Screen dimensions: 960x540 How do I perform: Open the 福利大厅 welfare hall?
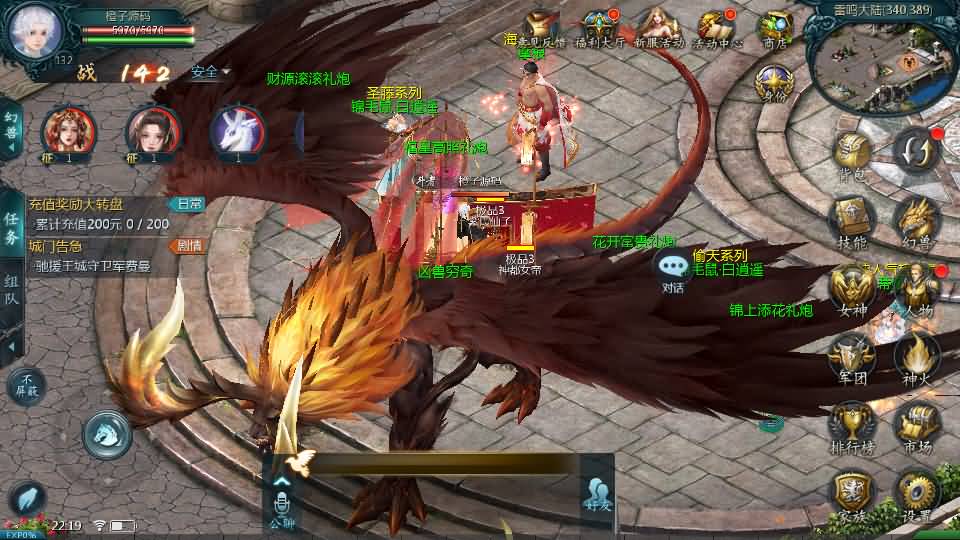pos(601,27)
